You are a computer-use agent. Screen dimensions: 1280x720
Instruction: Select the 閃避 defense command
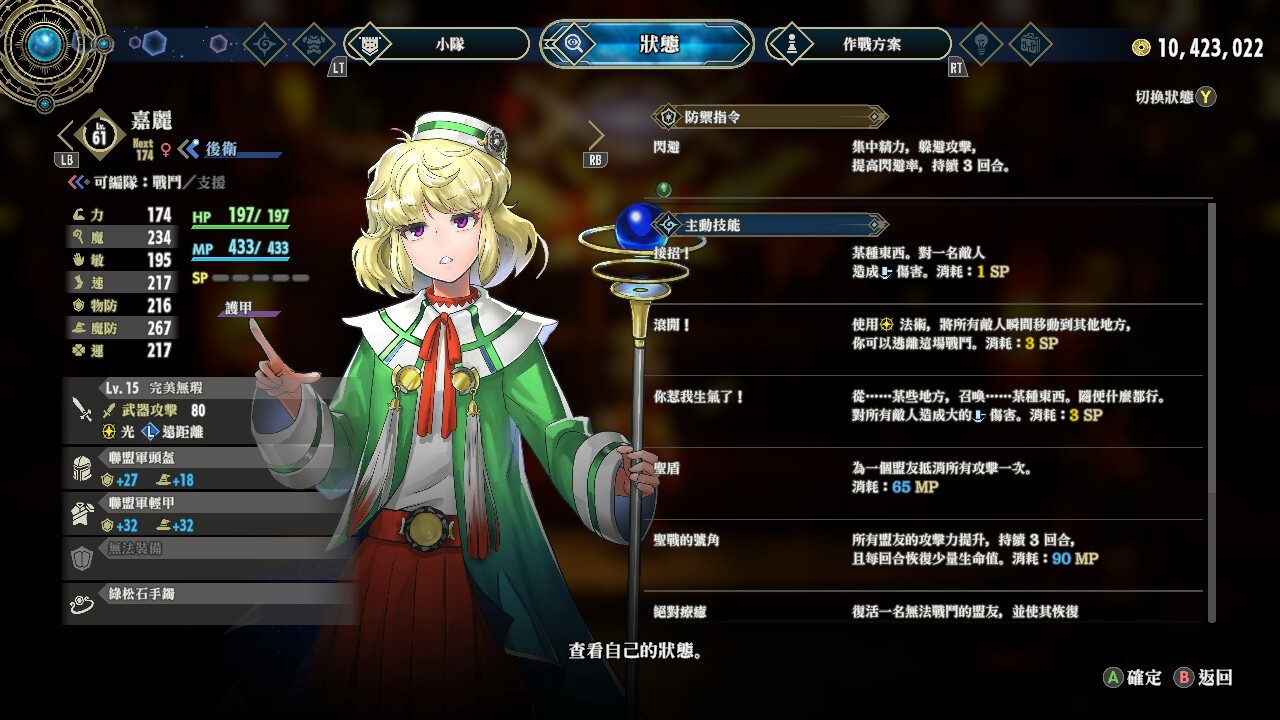(925, 156)
